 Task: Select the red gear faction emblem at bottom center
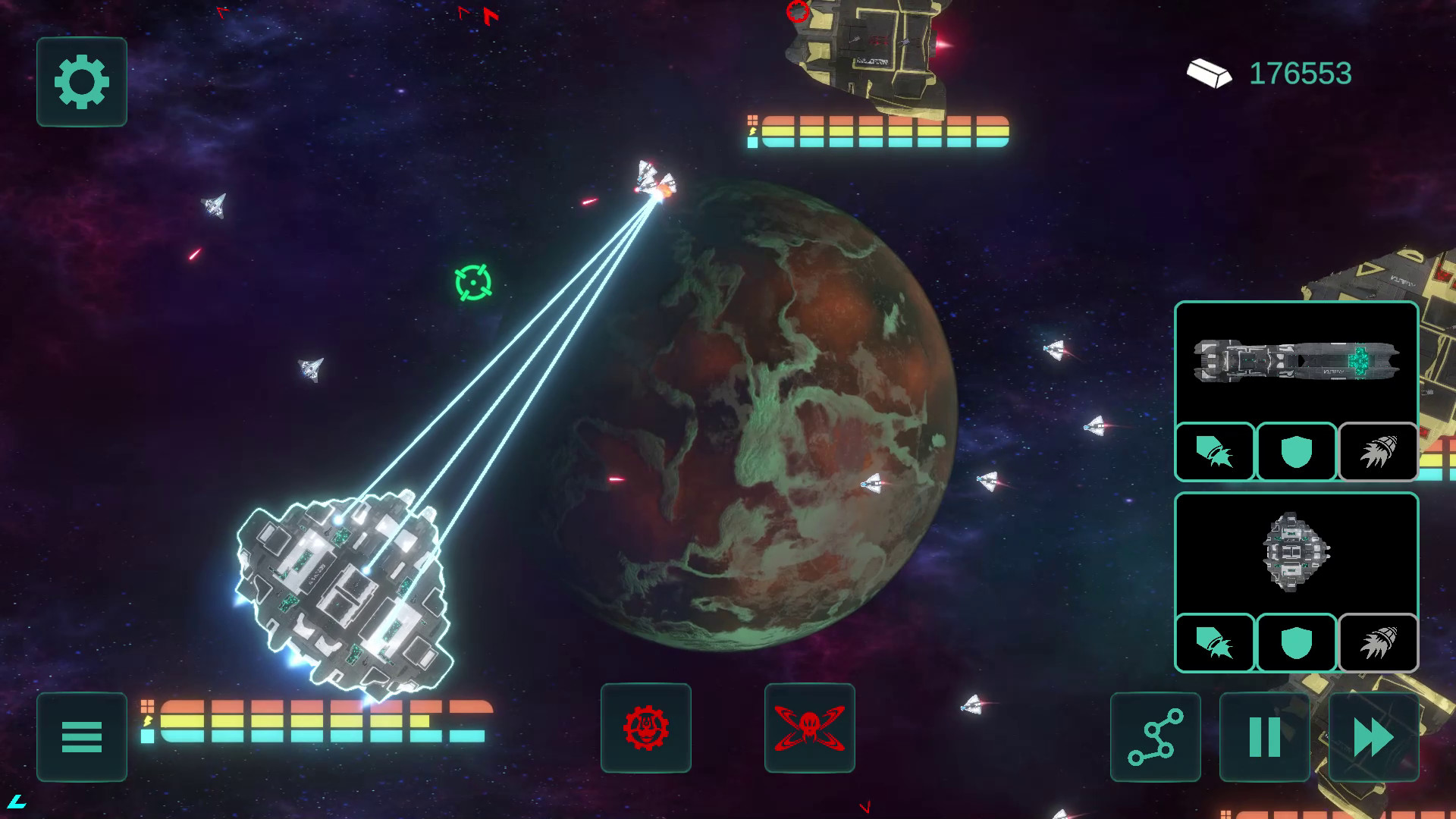click(646, 726)
